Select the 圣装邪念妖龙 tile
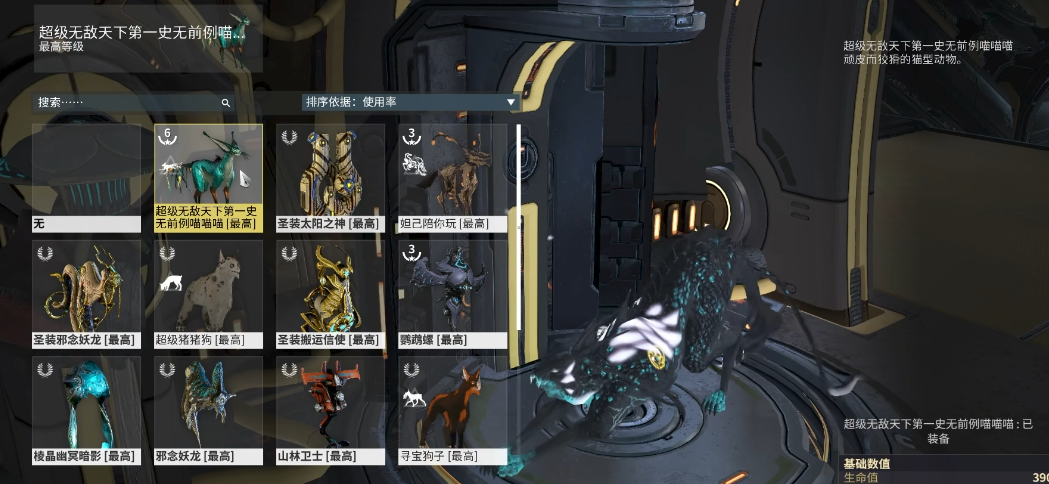 86,293
